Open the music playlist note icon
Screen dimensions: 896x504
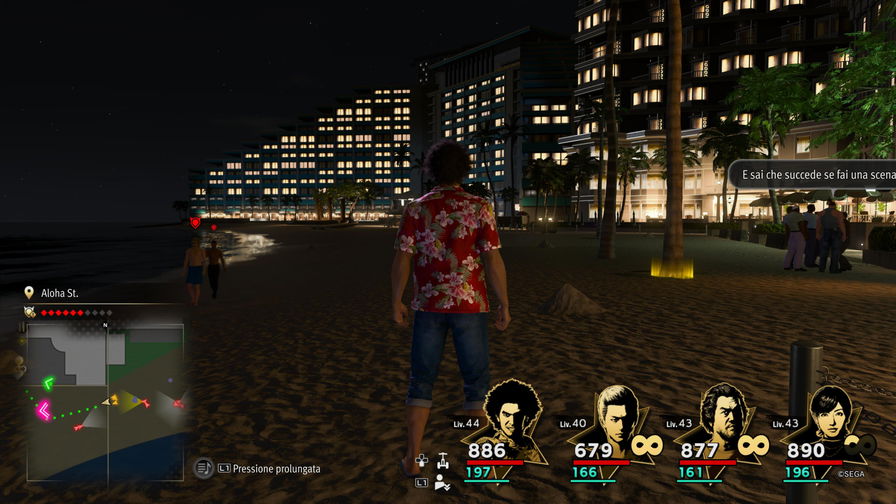[x=203, y=467]
